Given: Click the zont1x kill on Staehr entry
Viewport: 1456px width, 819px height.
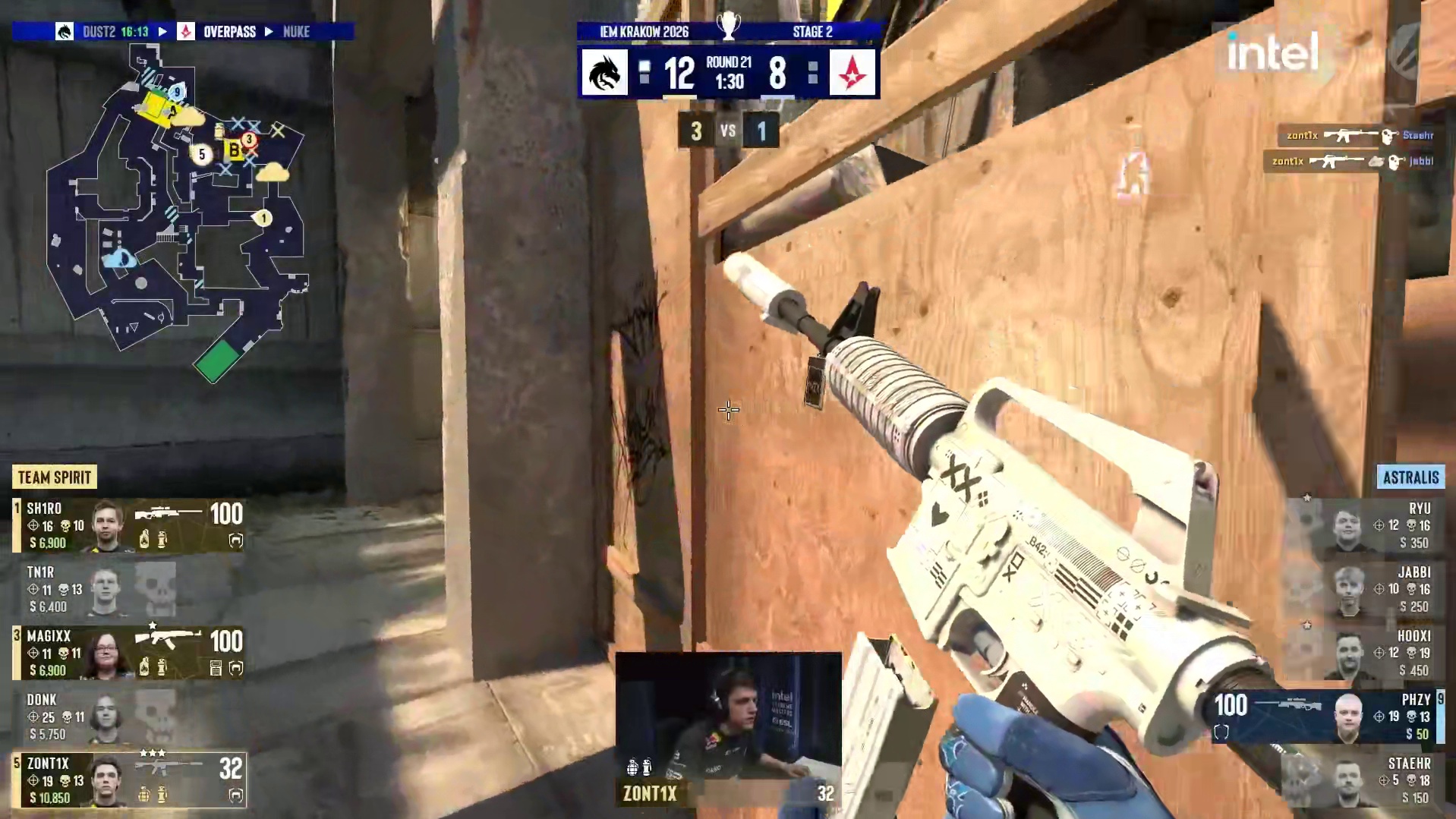Looking at the screenshot, I should [1357, 136].
